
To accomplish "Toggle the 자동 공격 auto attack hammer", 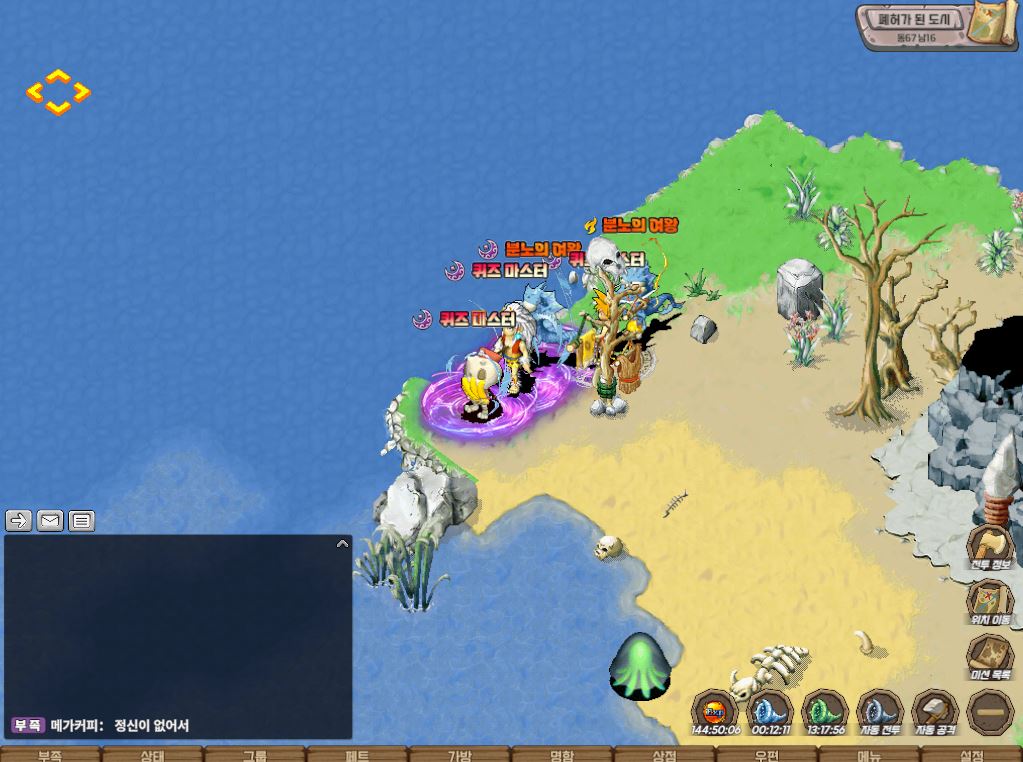I will pyautogui.click(x=935, y=712).
